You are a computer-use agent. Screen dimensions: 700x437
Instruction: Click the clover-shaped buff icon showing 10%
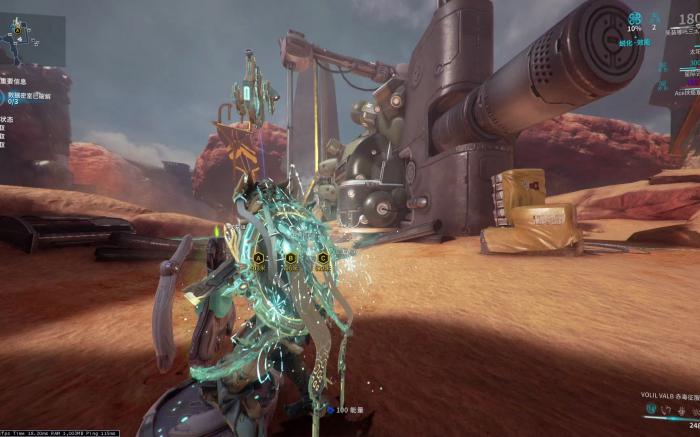click(634, 18)
